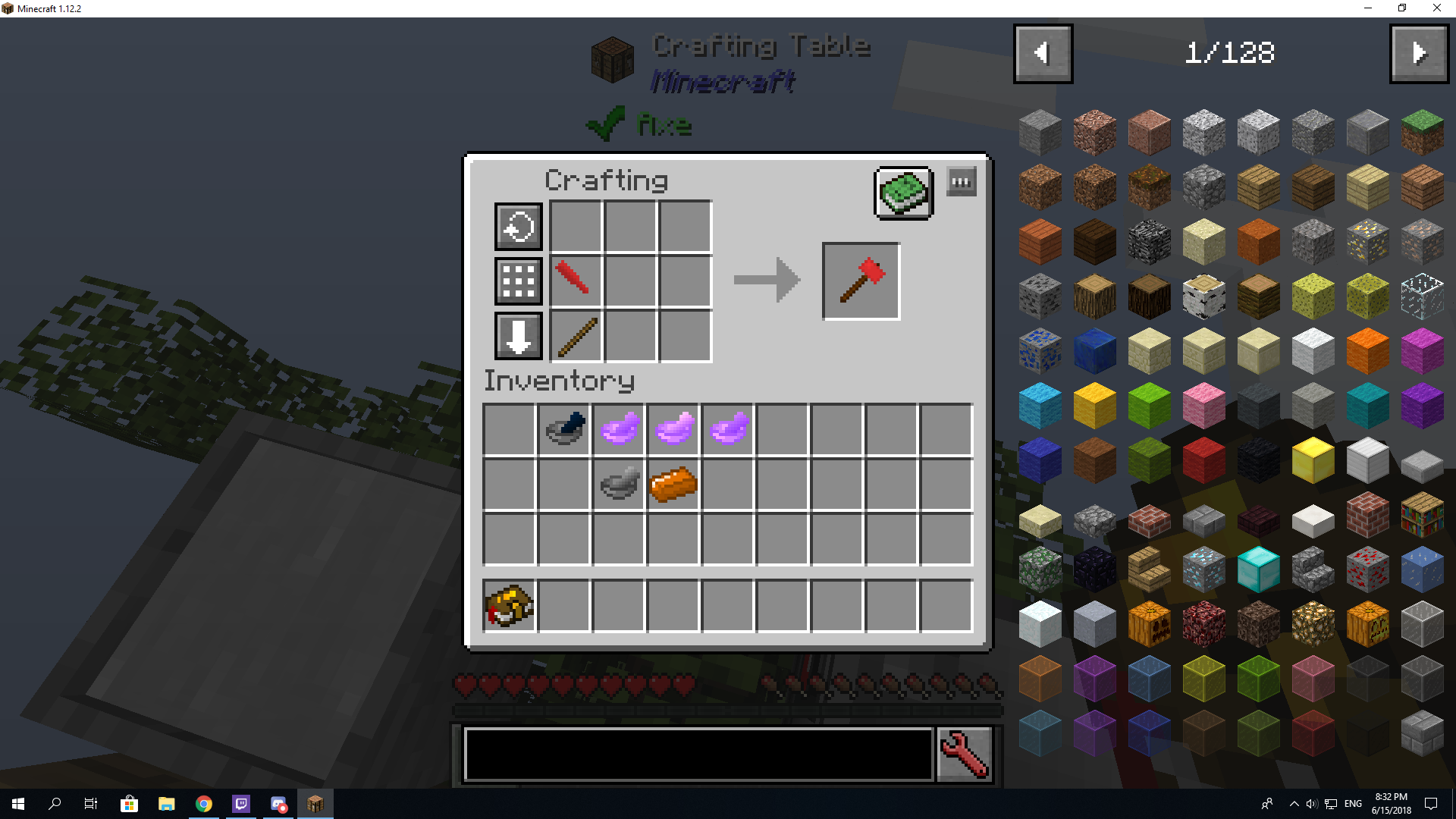Click the JEI search bar at the bottom

pos(698,755)
